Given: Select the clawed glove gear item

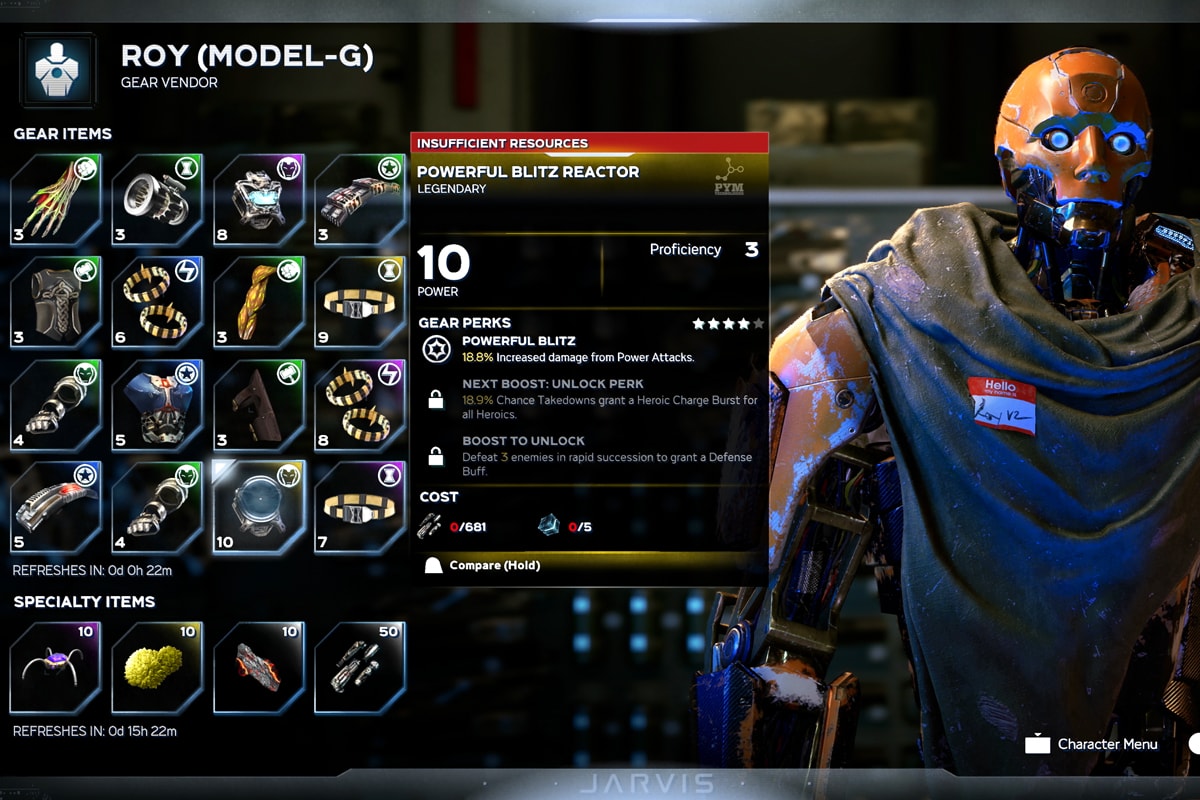Looking at the screenshot, I should point(56,199).
